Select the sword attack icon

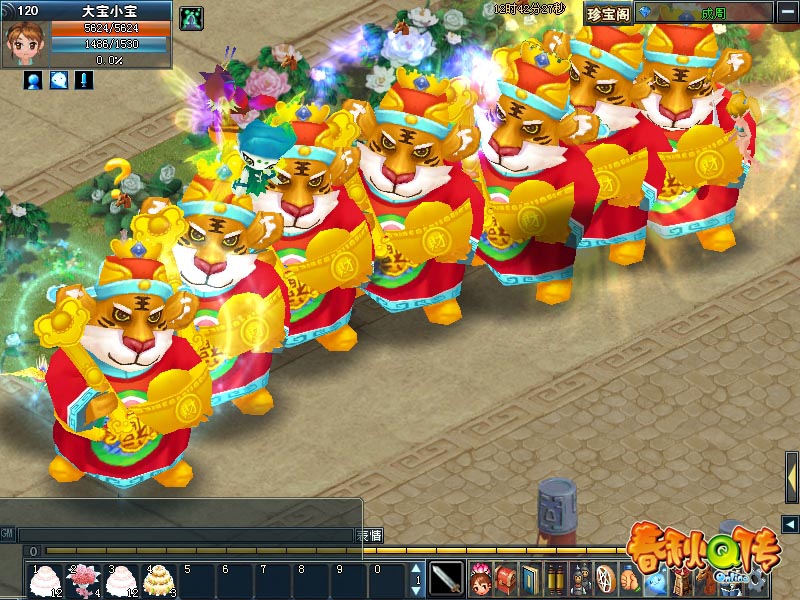coord(447,578)
